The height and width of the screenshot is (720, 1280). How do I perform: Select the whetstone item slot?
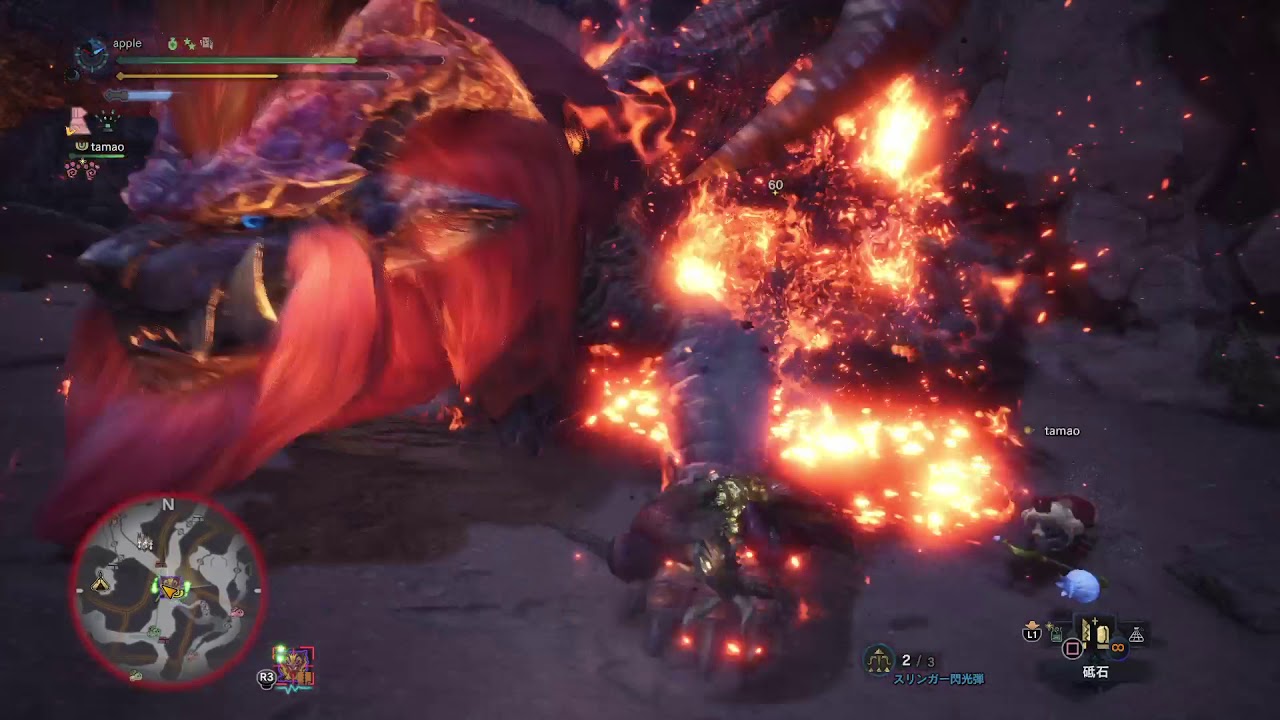(x=1096, y=635)
